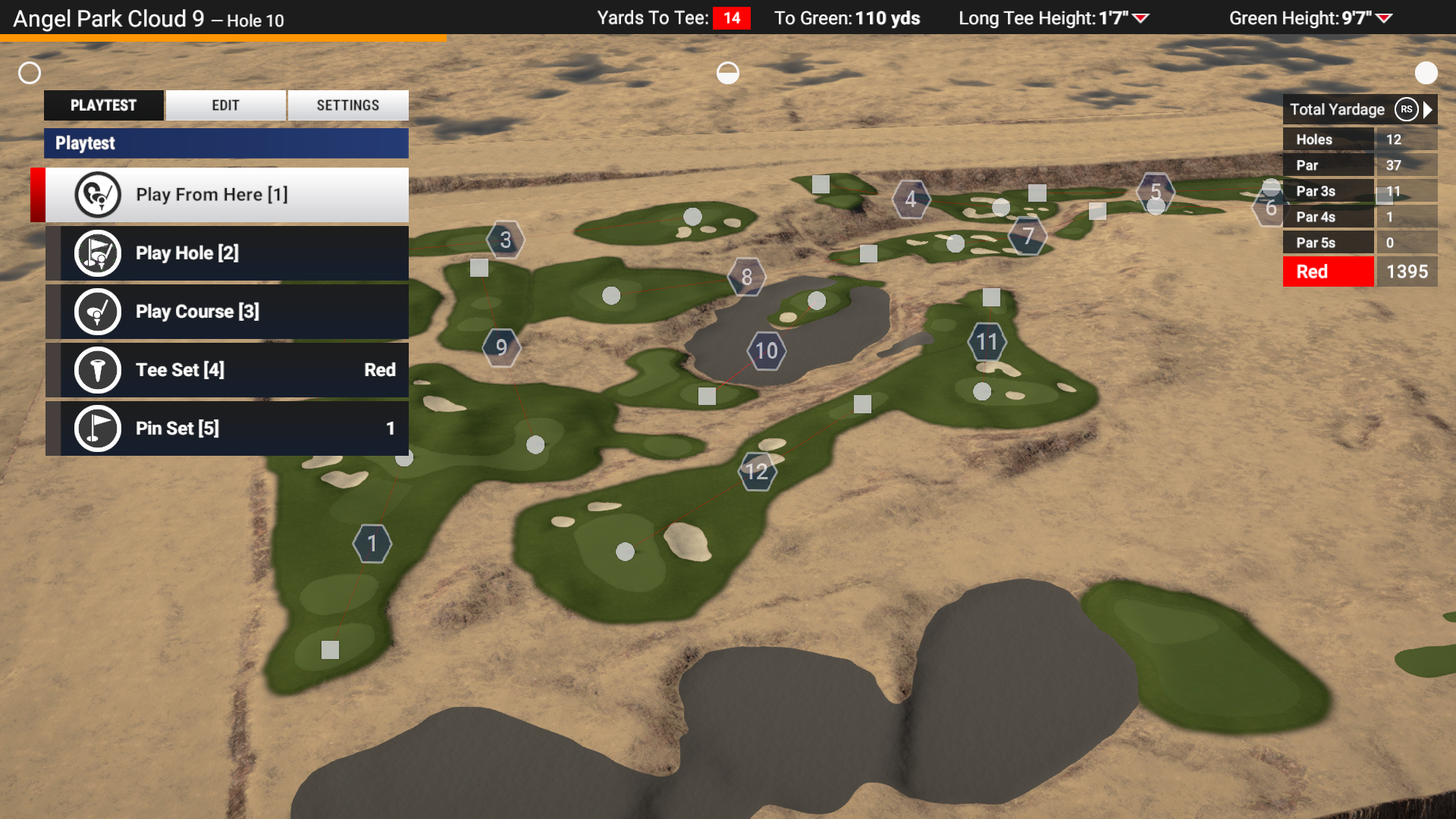Choose the hole 1 marker
This screenshot has width=1456, height=819.
point(372,544)
